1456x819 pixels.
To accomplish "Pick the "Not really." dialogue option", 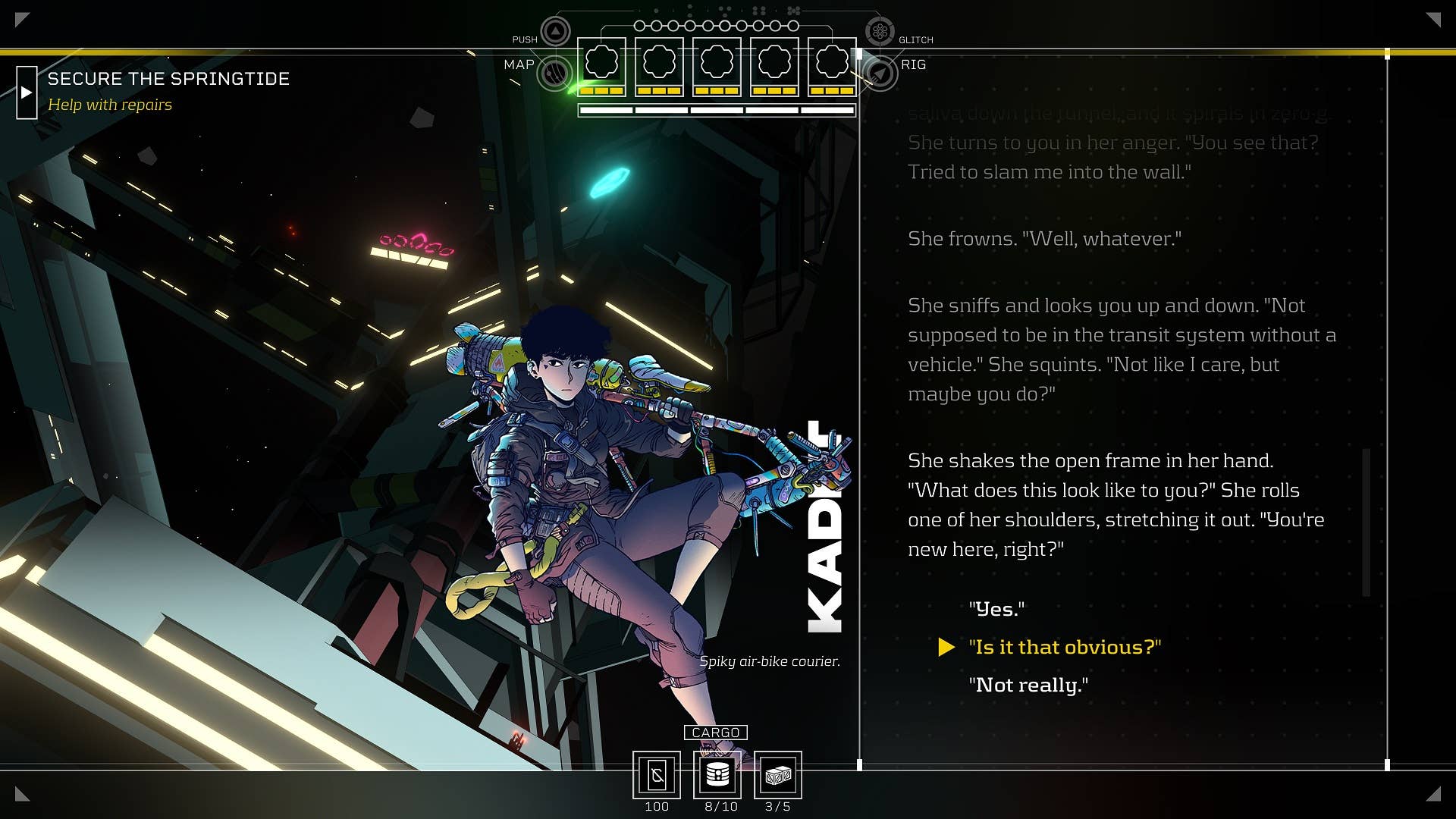I will tap(1028, 685).
